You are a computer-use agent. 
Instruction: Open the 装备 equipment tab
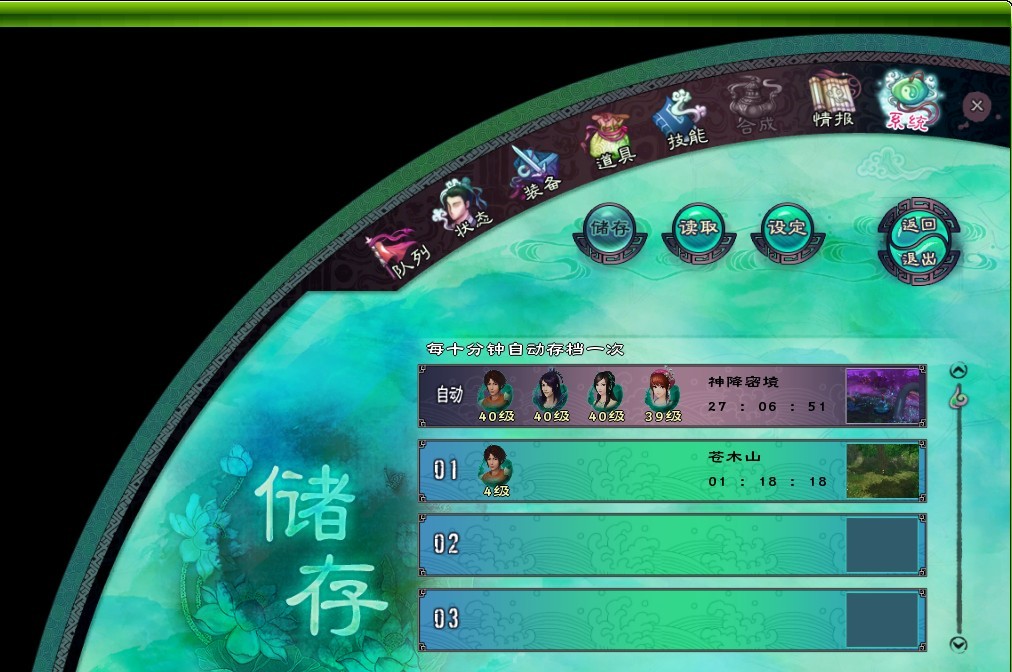point(534,173)
